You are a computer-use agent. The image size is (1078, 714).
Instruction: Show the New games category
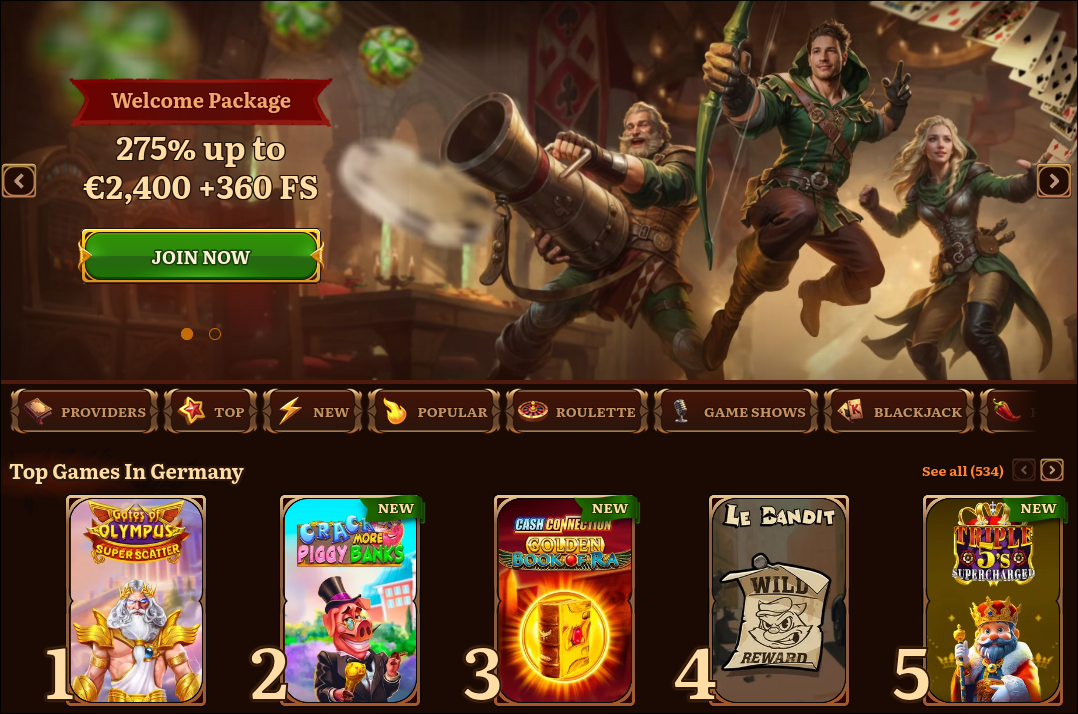pyautogui.click(x=314, y=411)
